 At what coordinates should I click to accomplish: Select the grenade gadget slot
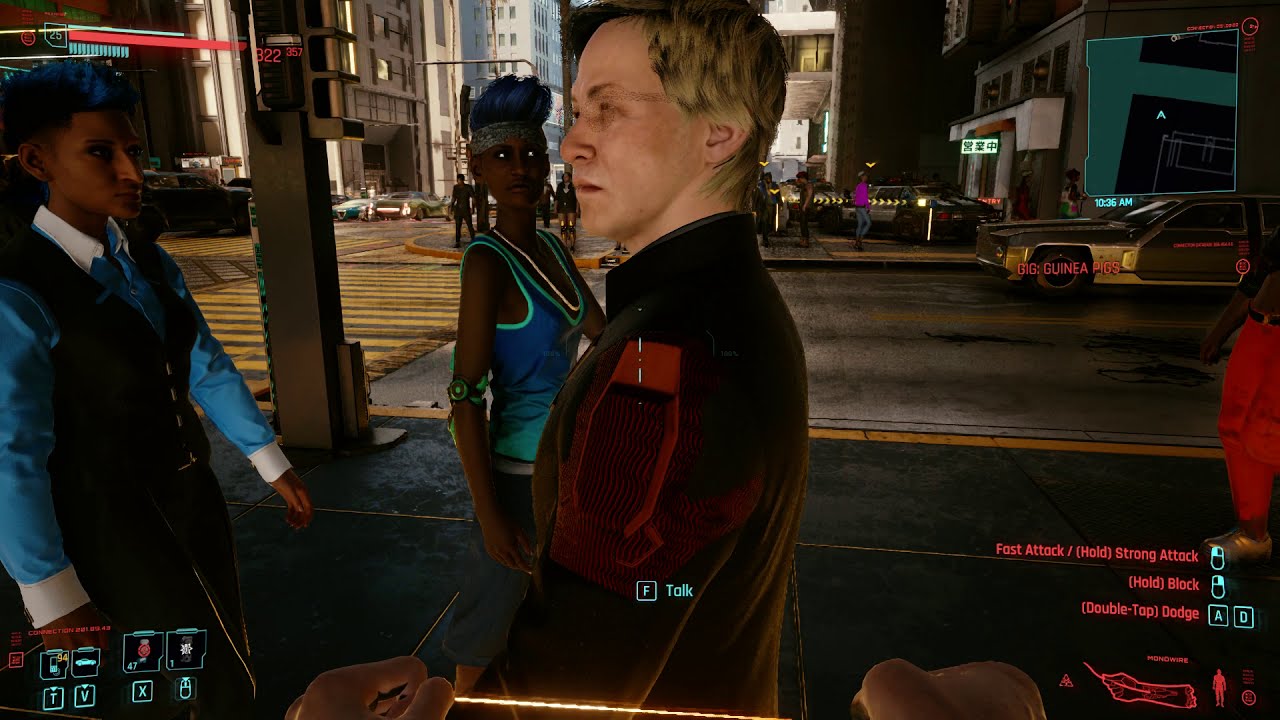tap(187, 649)
